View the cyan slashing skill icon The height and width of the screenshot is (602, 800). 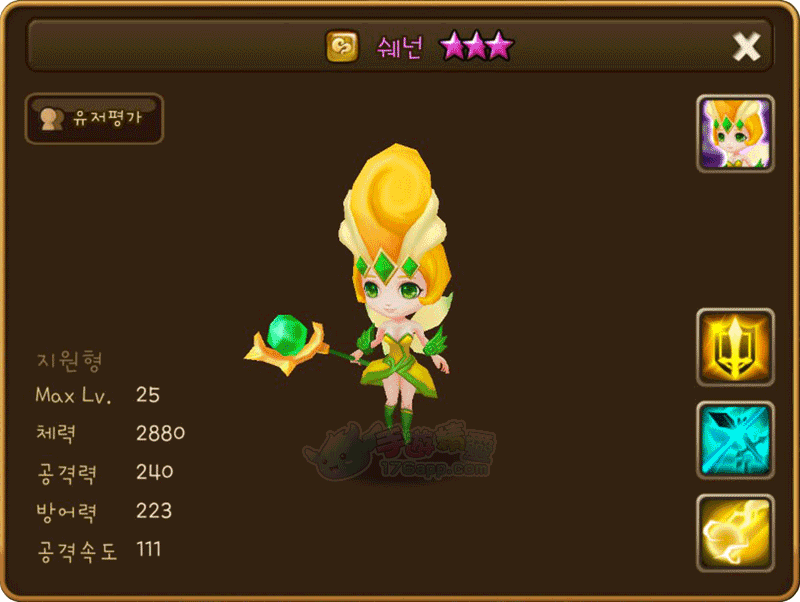tap(735, 440)
